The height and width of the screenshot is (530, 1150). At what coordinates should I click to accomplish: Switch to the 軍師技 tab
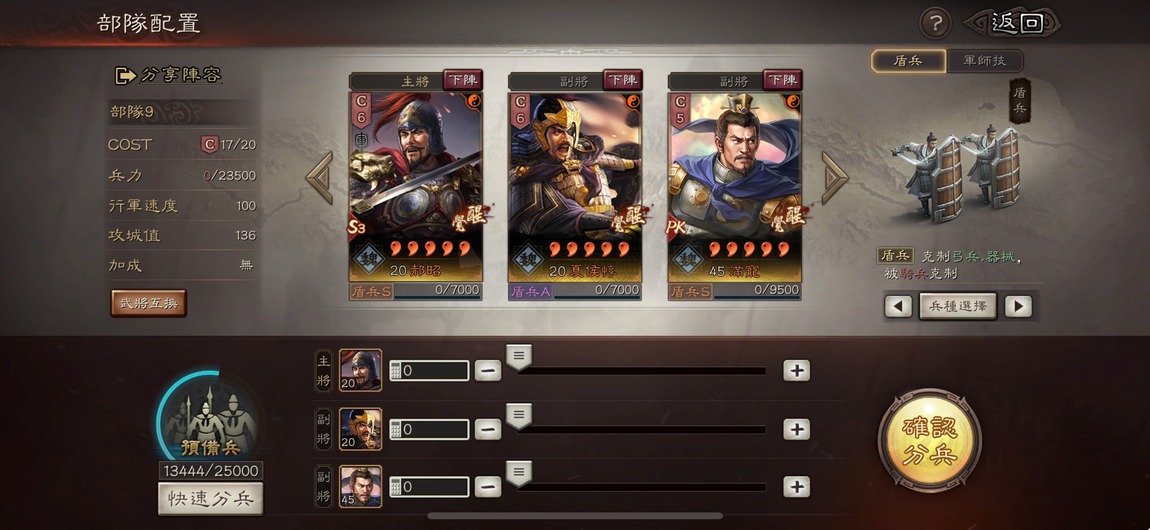pos(985,61)
